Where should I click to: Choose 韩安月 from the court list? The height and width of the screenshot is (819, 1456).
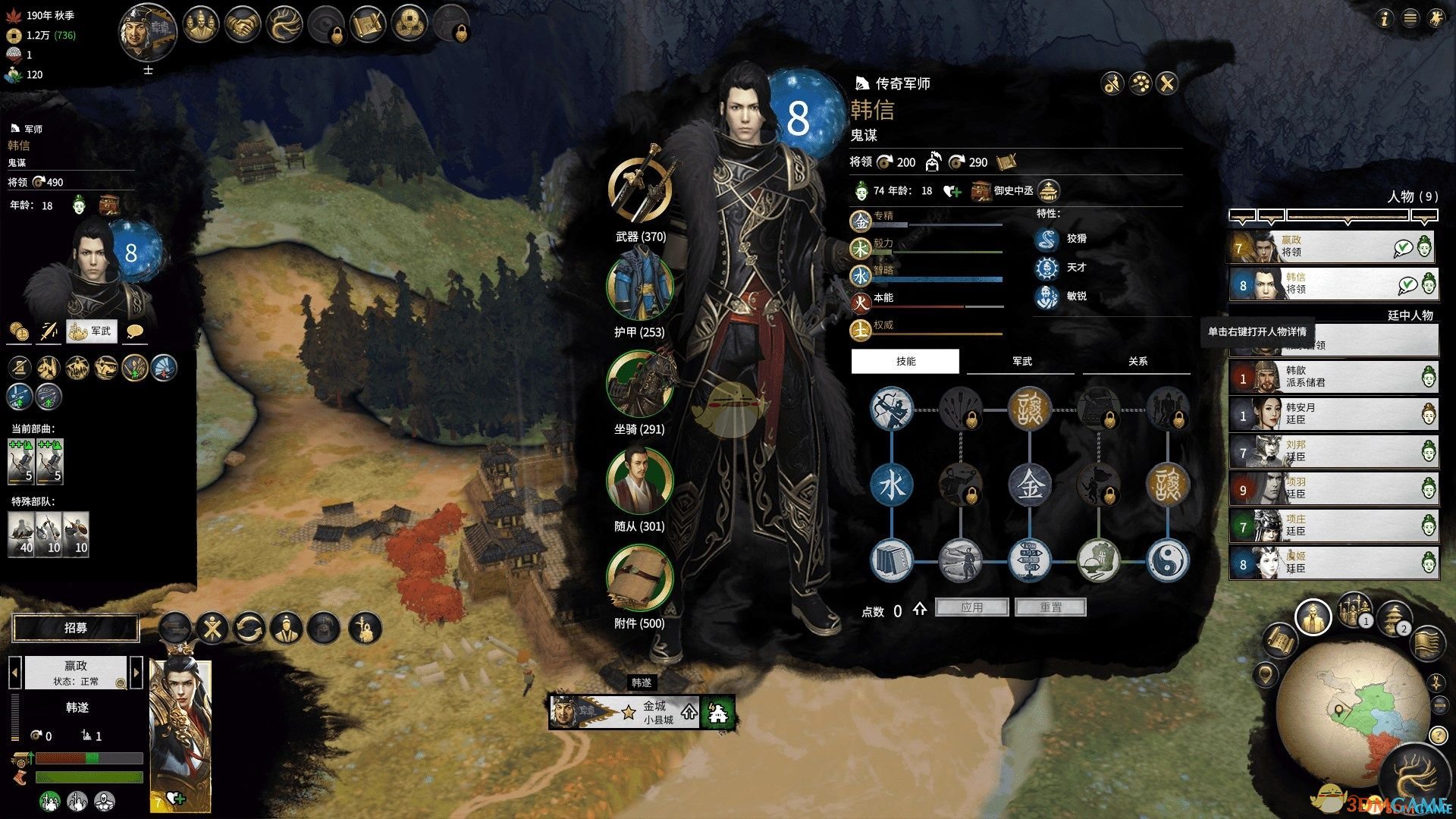1332,414
